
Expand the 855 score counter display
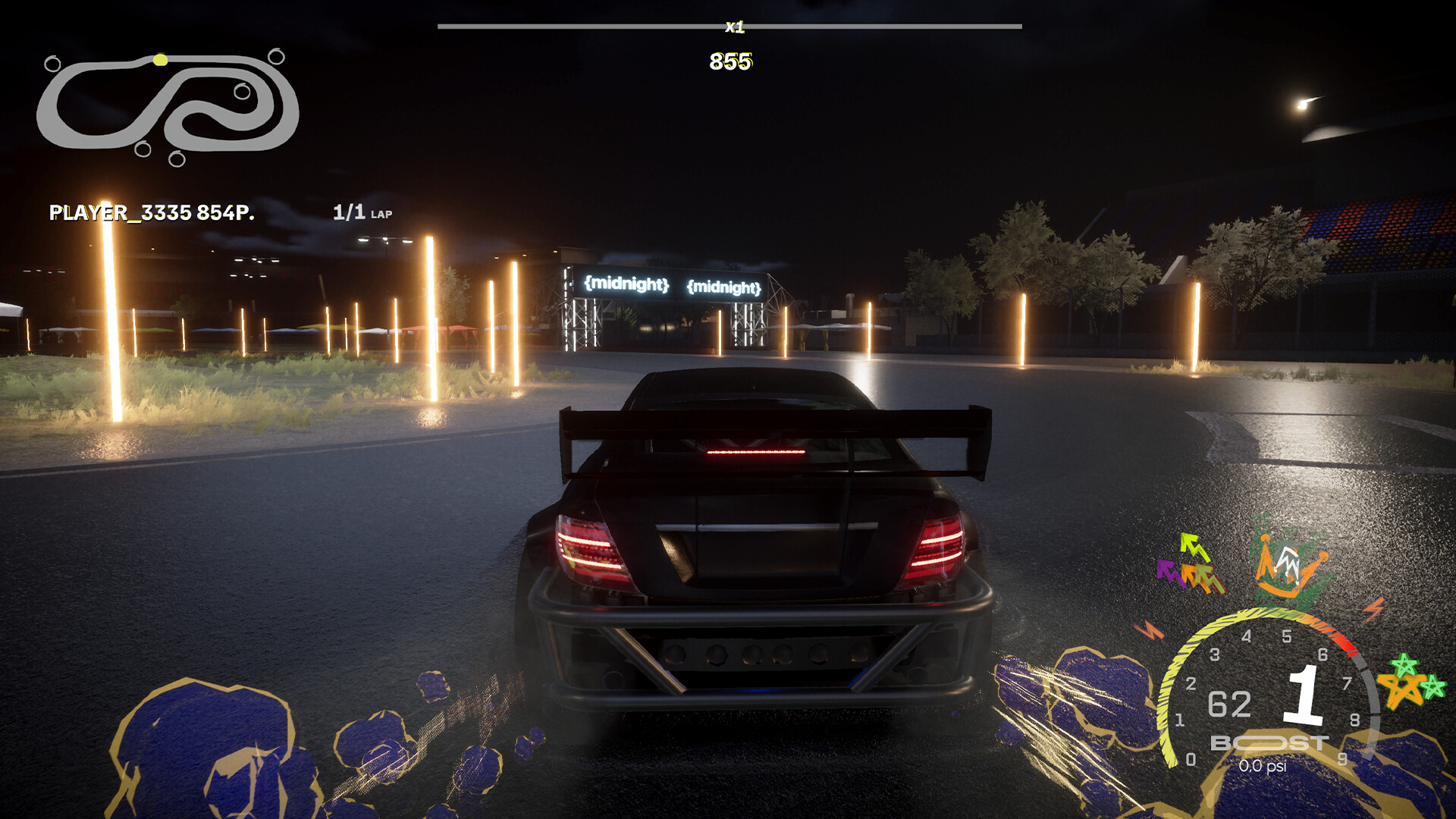click(730, 61)
